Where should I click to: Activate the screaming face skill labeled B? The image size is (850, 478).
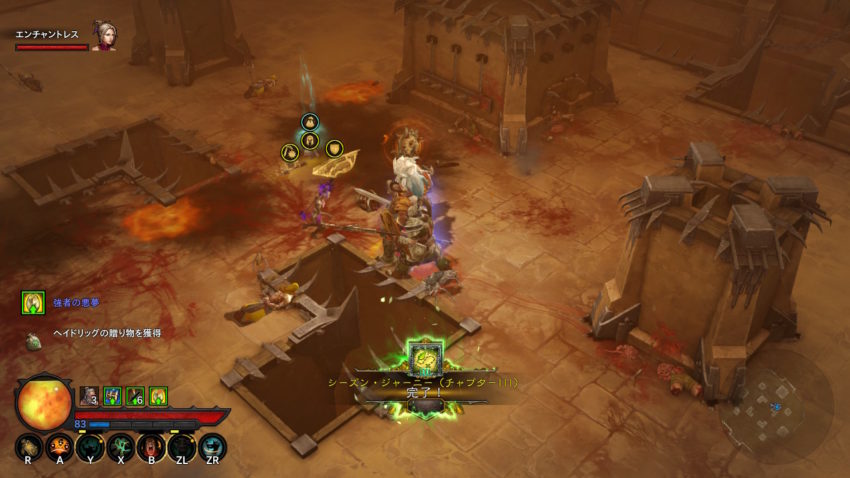pyautogui.click(x=151, y=447)
